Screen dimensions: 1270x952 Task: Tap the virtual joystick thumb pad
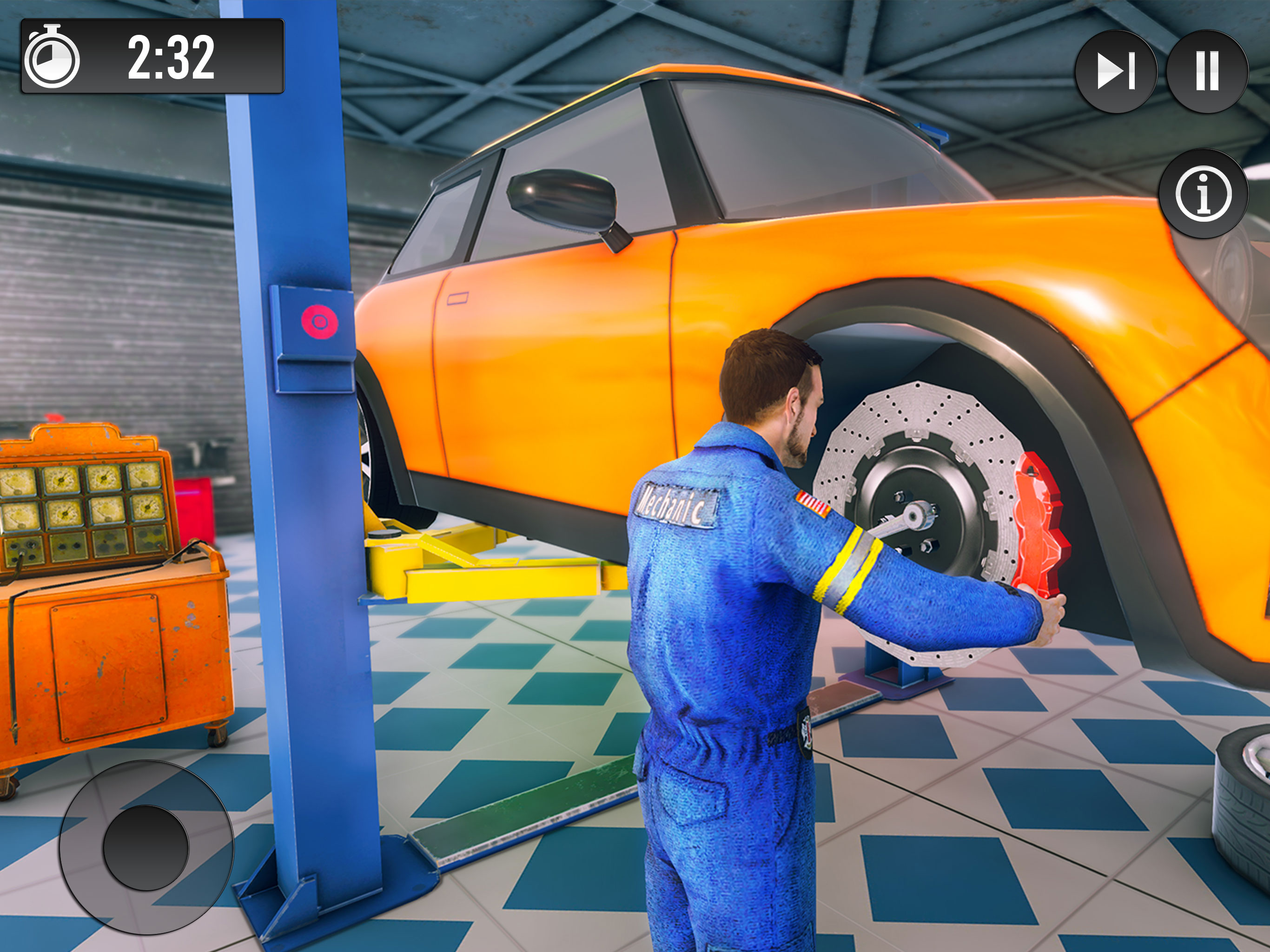[146, 847]
